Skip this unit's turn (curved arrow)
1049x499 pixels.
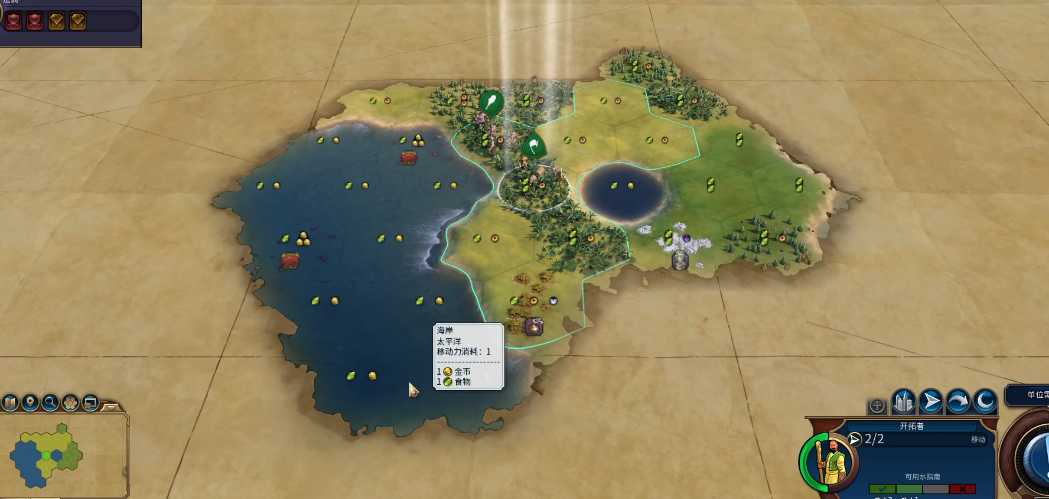pyautogui.click(x=958, y=402)
